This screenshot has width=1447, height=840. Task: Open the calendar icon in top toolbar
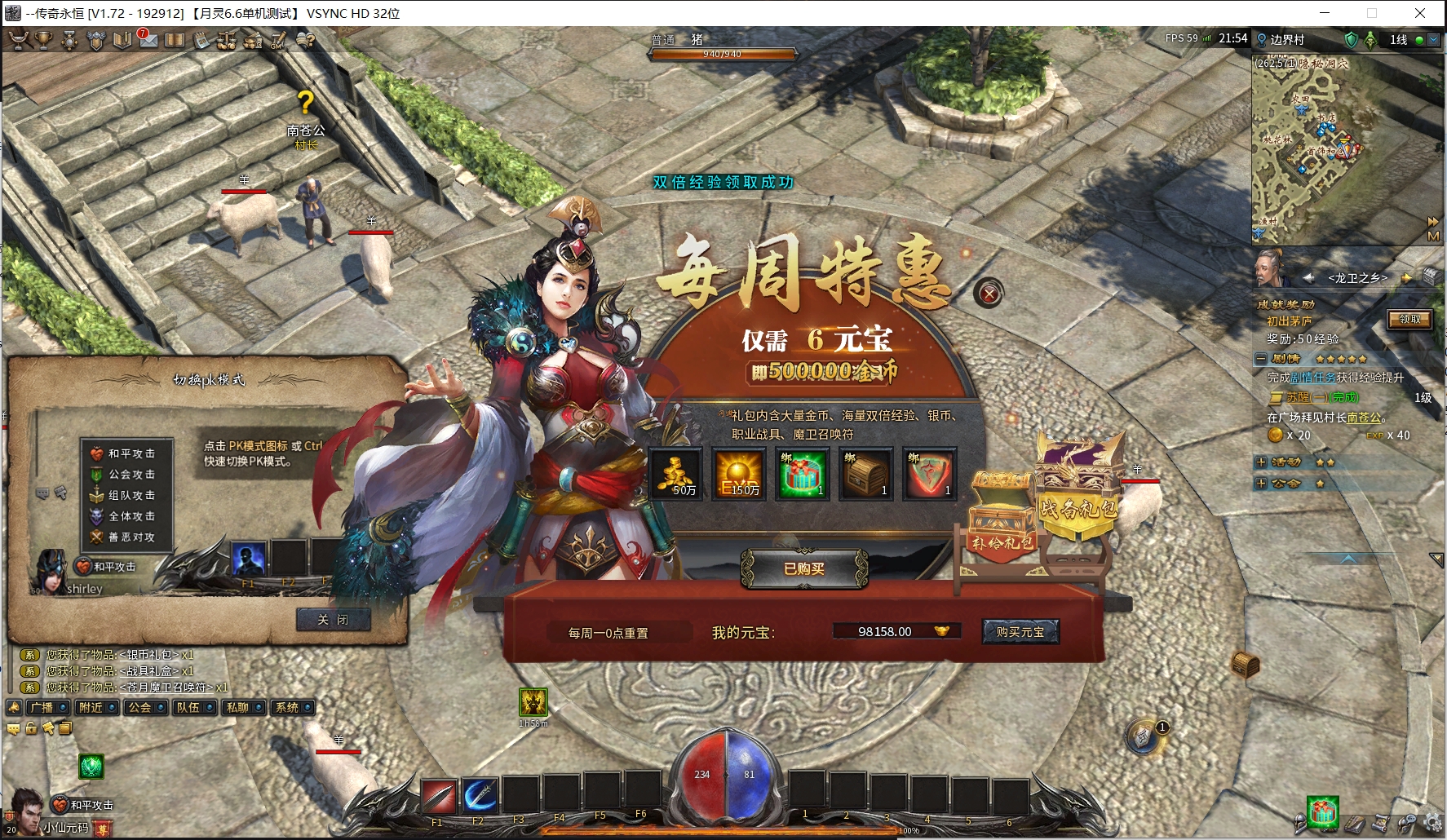(201, 40)
